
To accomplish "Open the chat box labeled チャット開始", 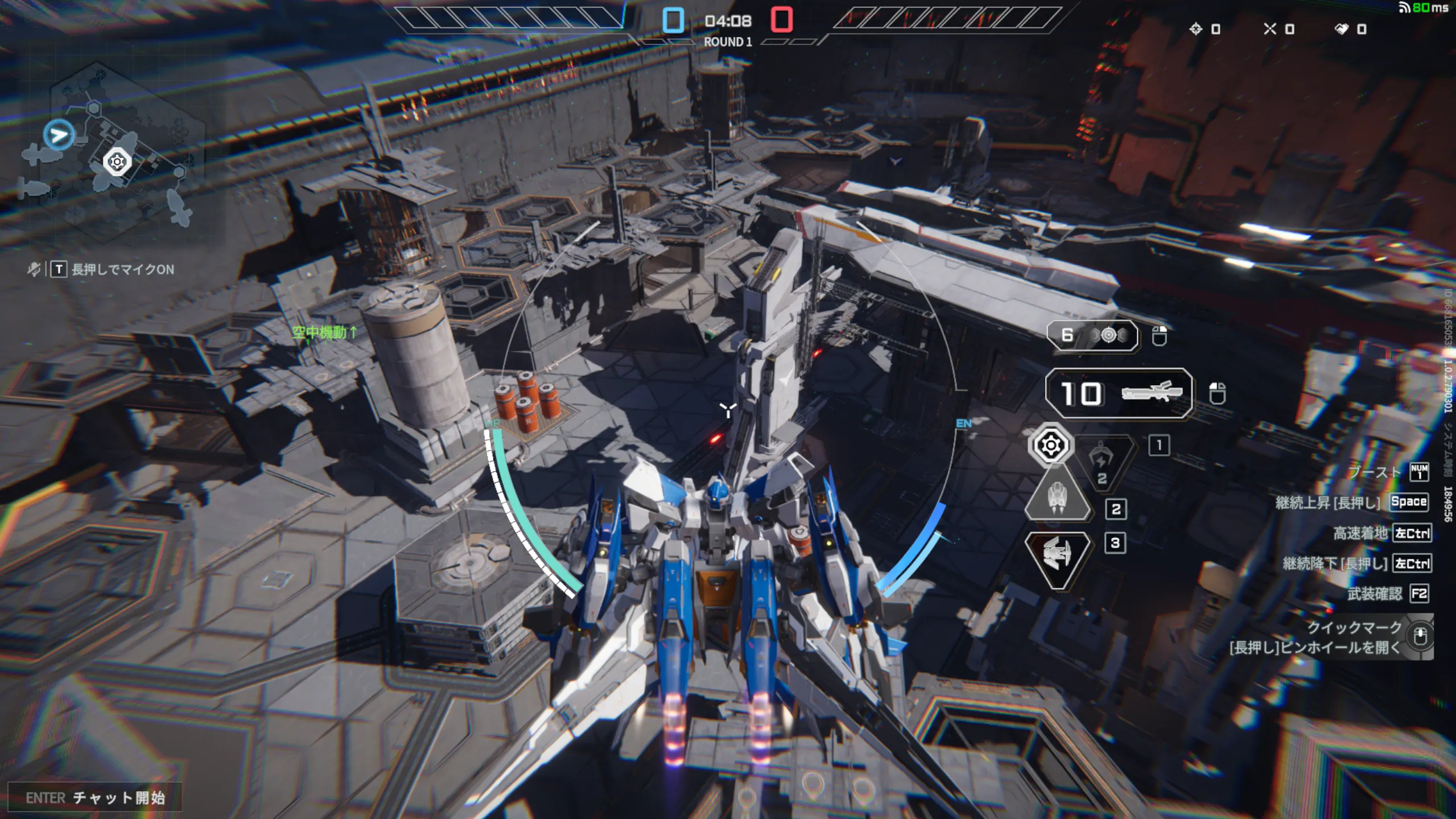I will pyautogui.click(x=95, y=798).
